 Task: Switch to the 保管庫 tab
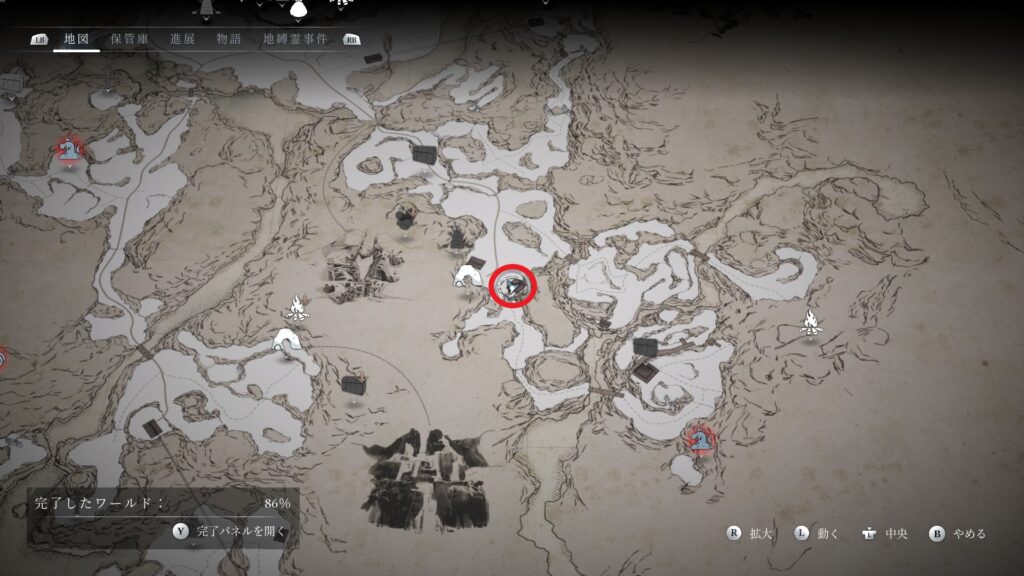[x=129, y=39]
